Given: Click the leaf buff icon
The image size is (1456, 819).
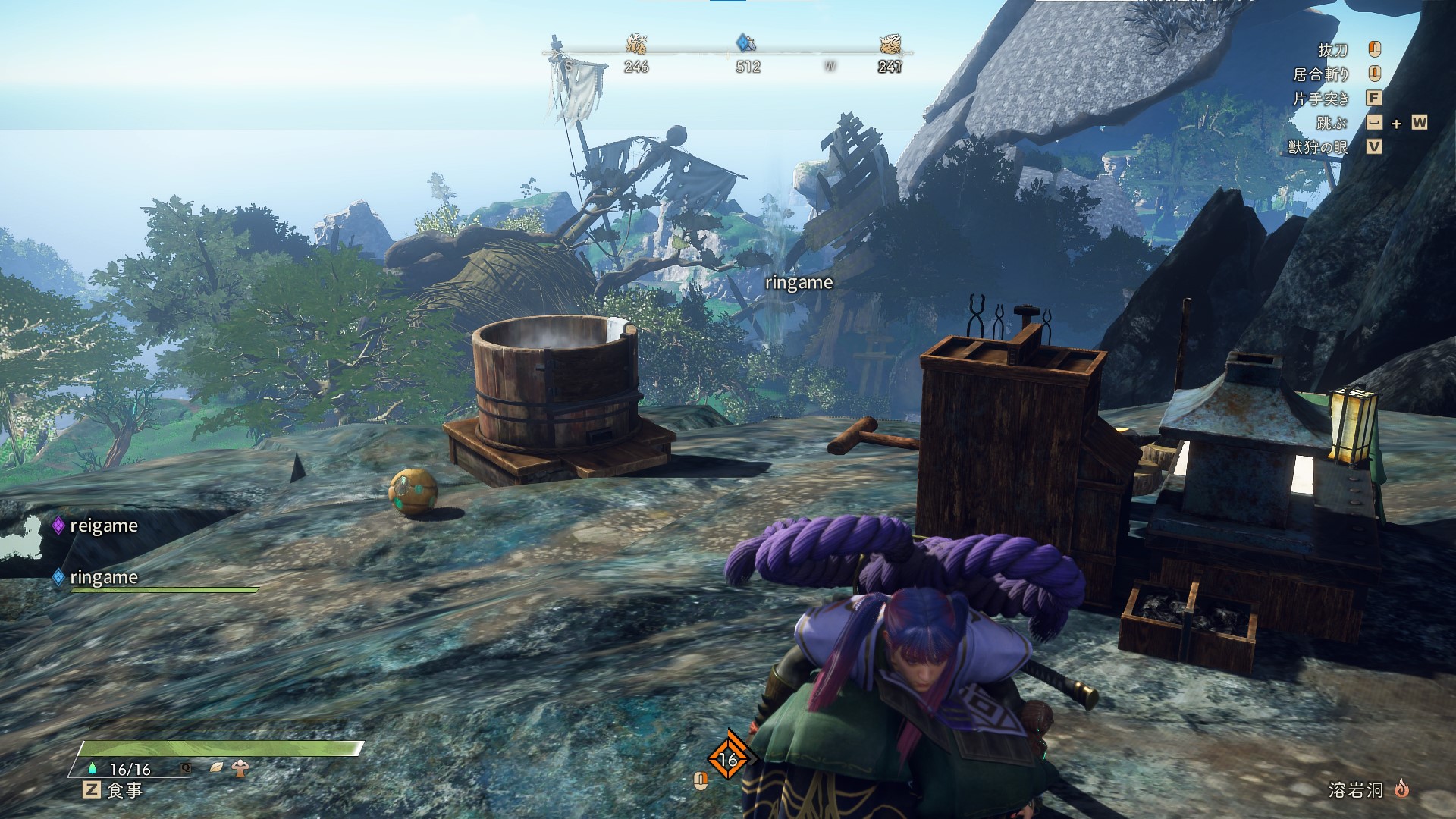Looking at the screenshot, I should (x=217, y=767).
